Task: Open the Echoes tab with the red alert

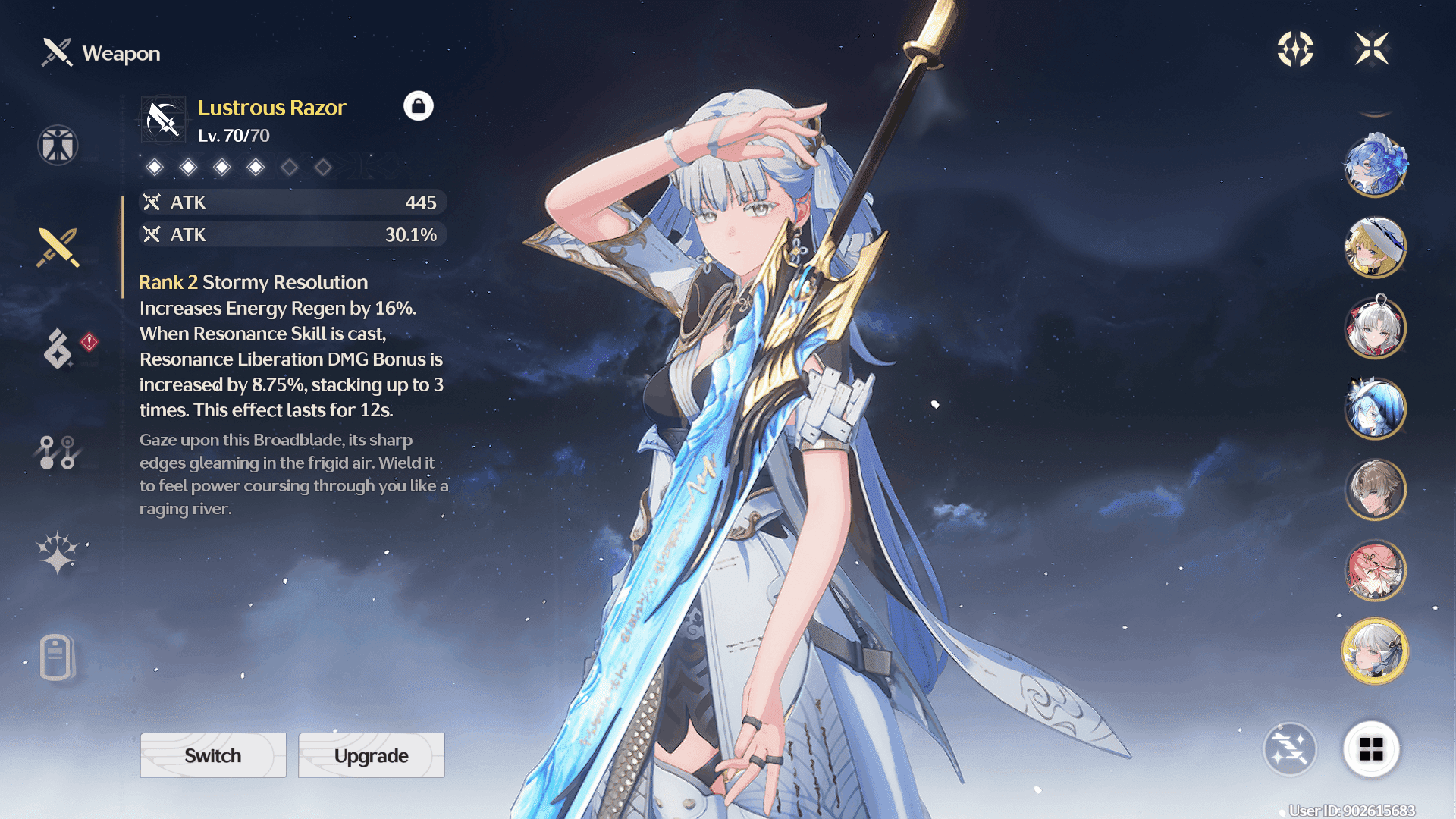Action: click(x=59, y=349)
